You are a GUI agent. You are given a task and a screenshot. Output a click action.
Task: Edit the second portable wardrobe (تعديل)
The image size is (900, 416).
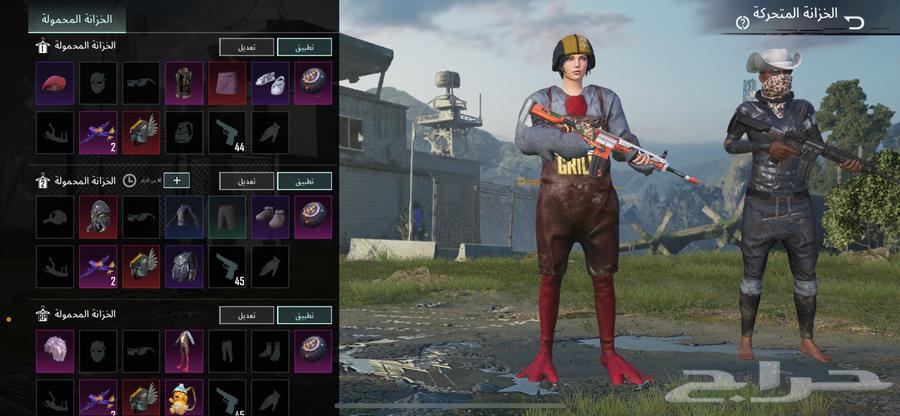(247, 180)
